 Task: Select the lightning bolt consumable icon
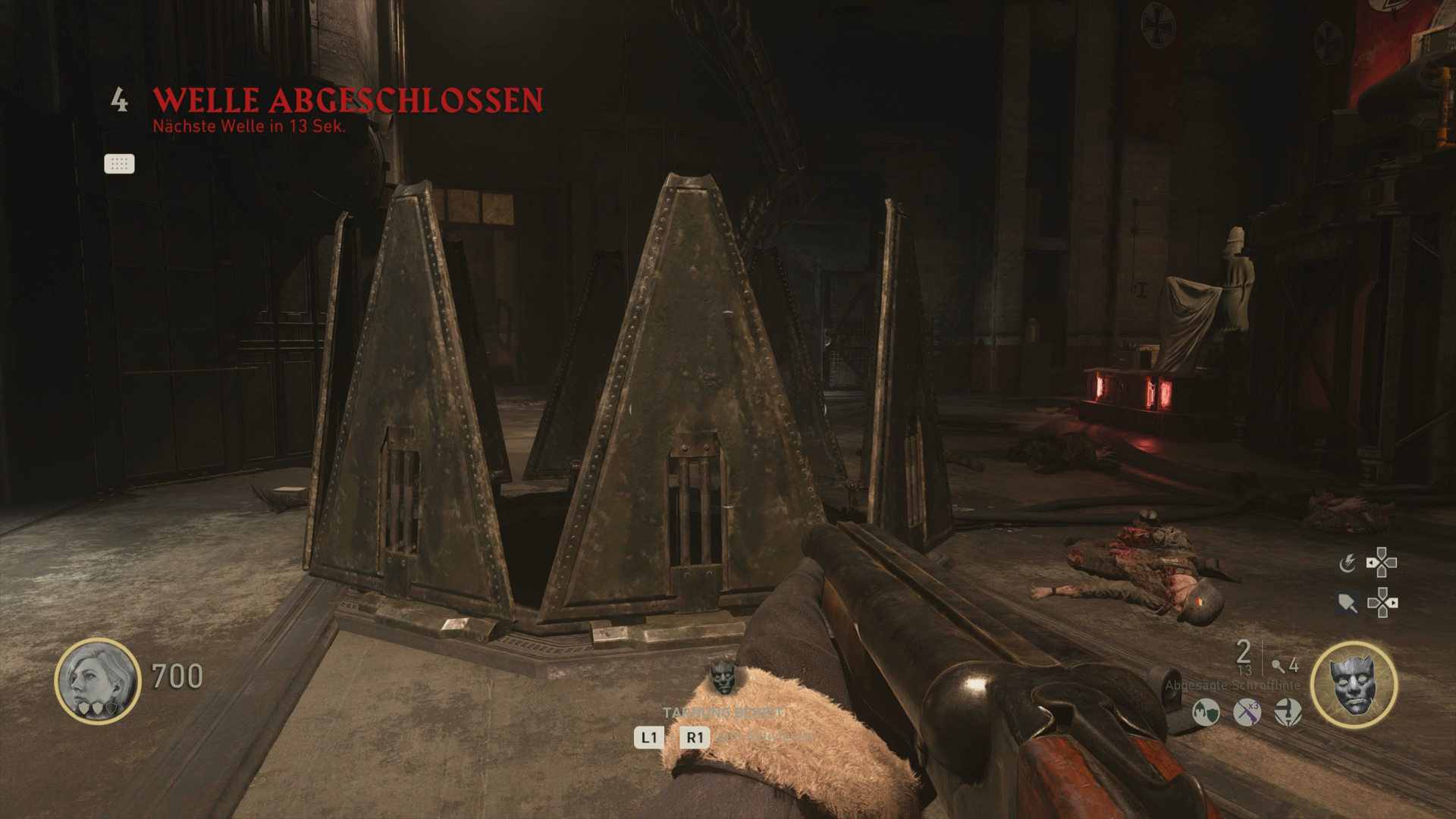(1348, 563)
